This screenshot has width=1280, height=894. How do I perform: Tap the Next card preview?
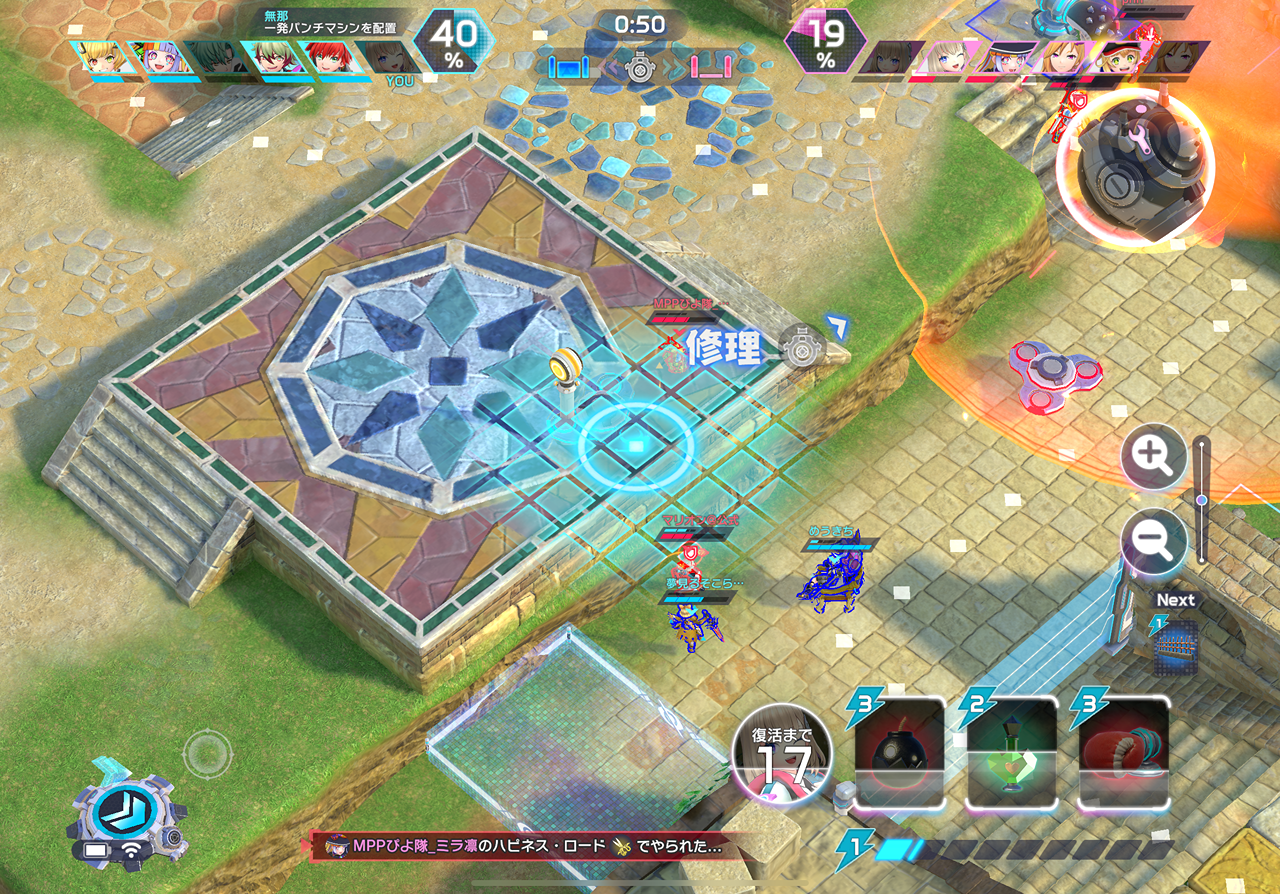click(x=1176, y=647)
